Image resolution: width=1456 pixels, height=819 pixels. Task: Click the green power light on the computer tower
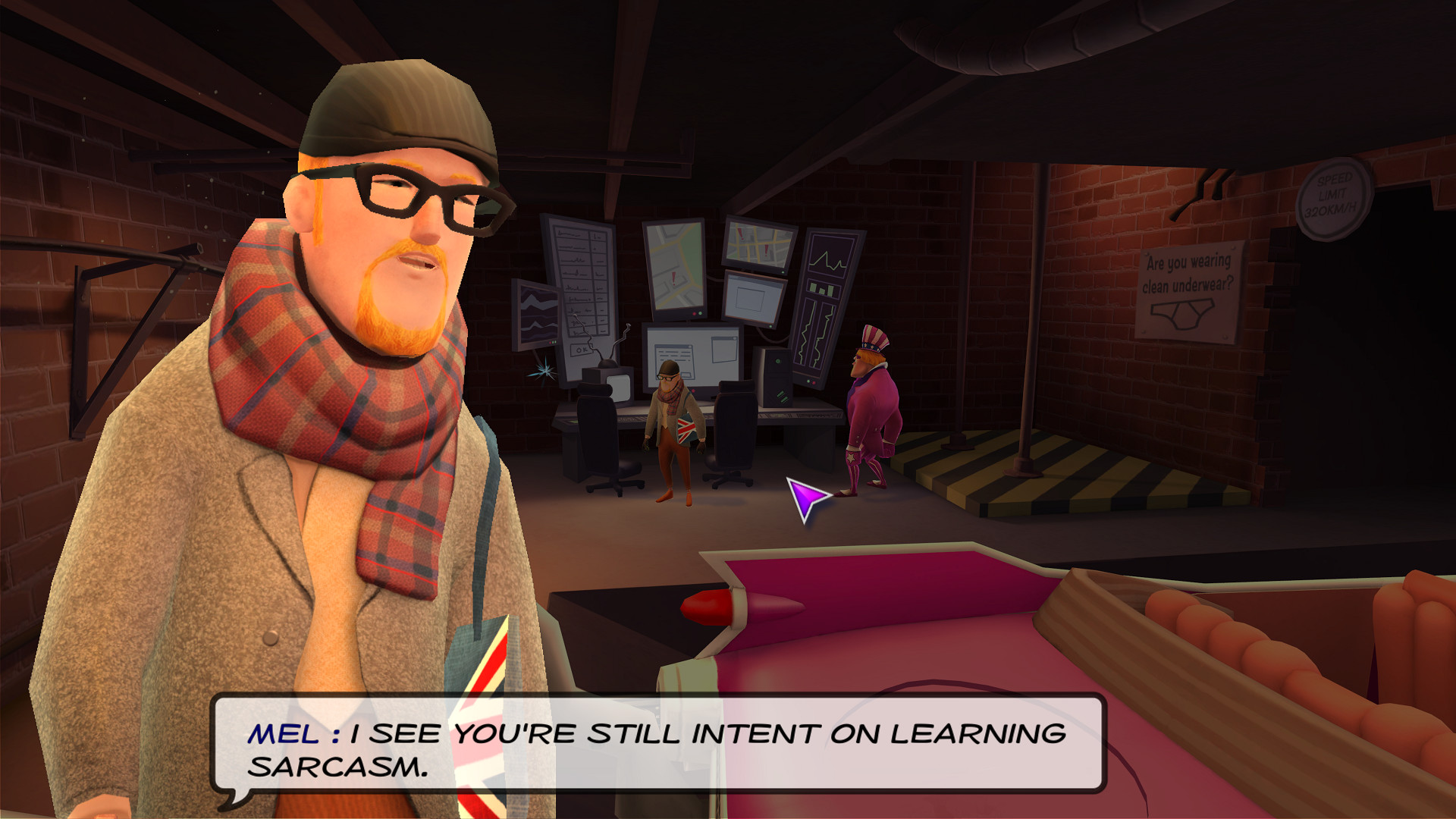(x=778, y=362)
